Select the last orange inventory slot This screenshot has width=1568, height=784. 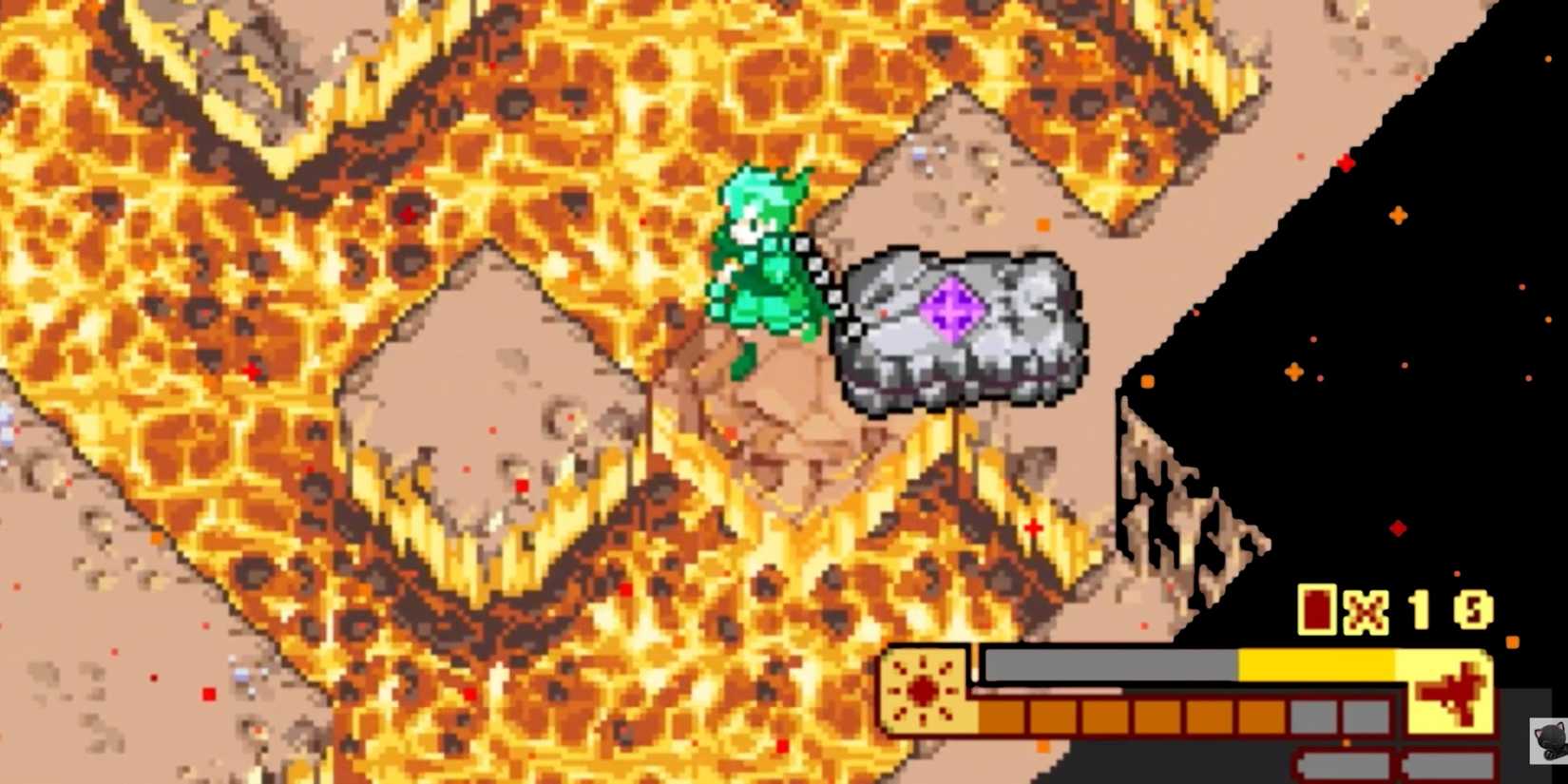(x=1261, y=717)
